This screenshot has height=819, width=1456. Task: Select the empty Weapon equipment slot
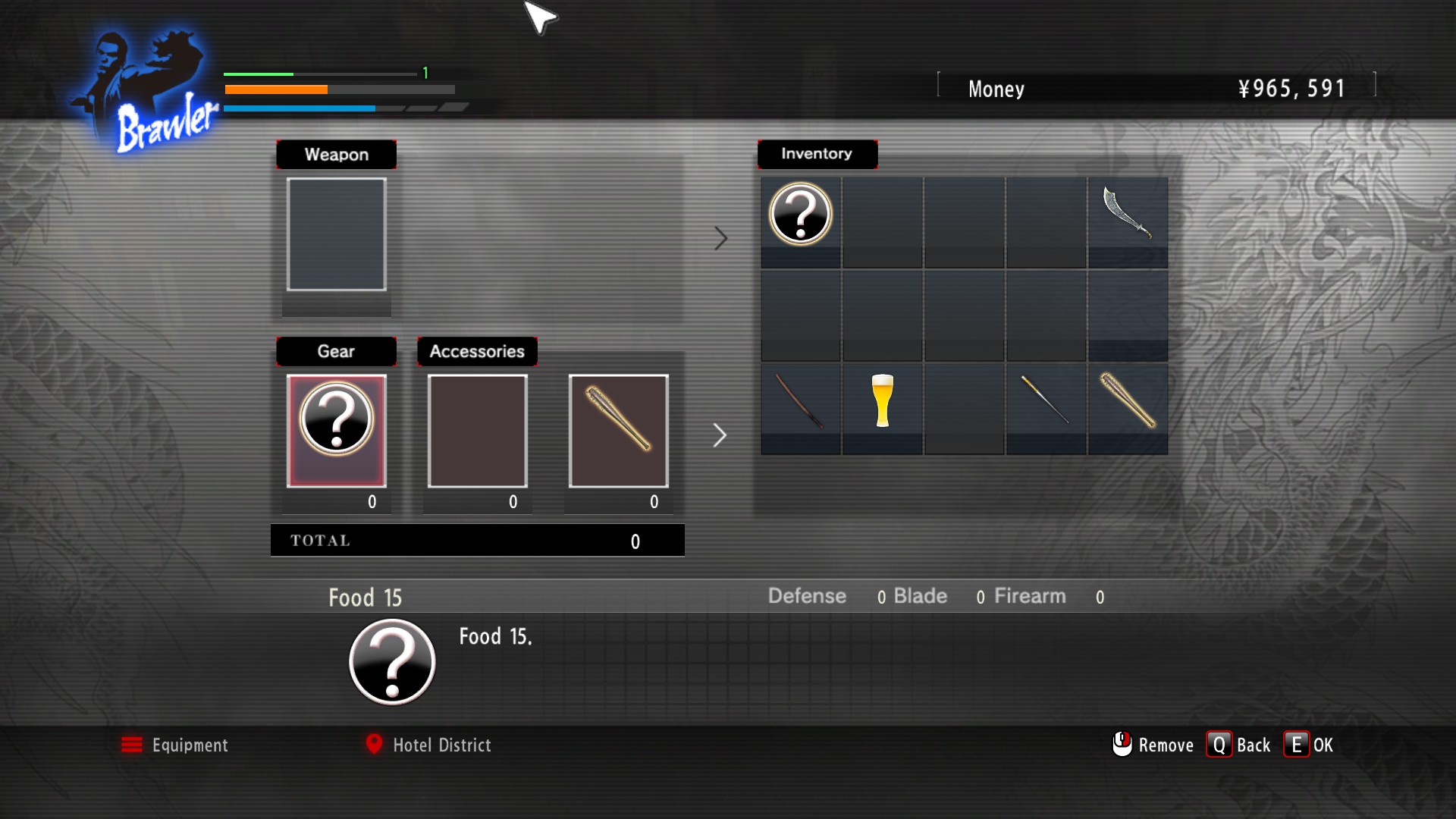336,234
